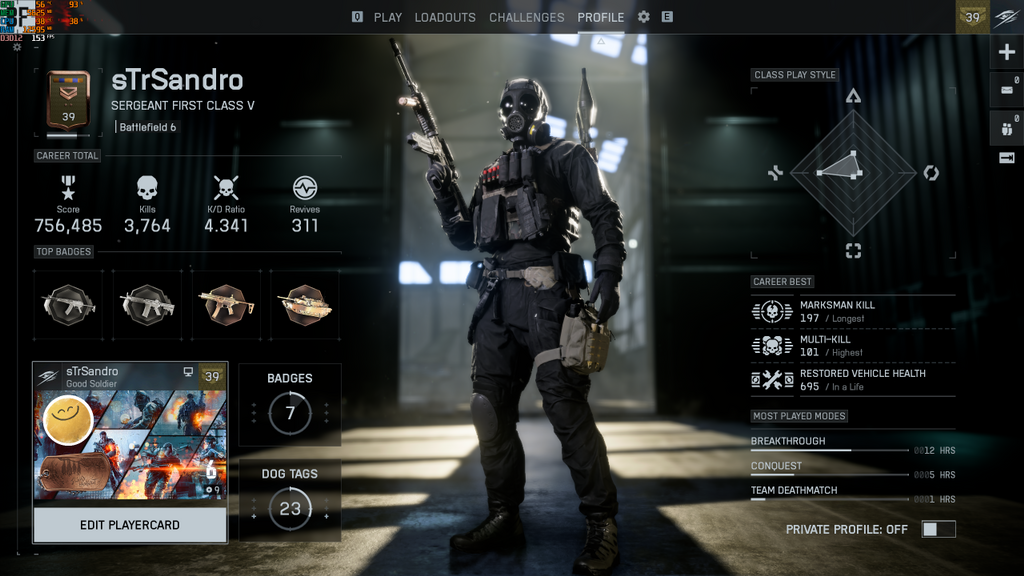
Task: Click the plus icon in the side panel
Action: click(x=1006, y=53)
